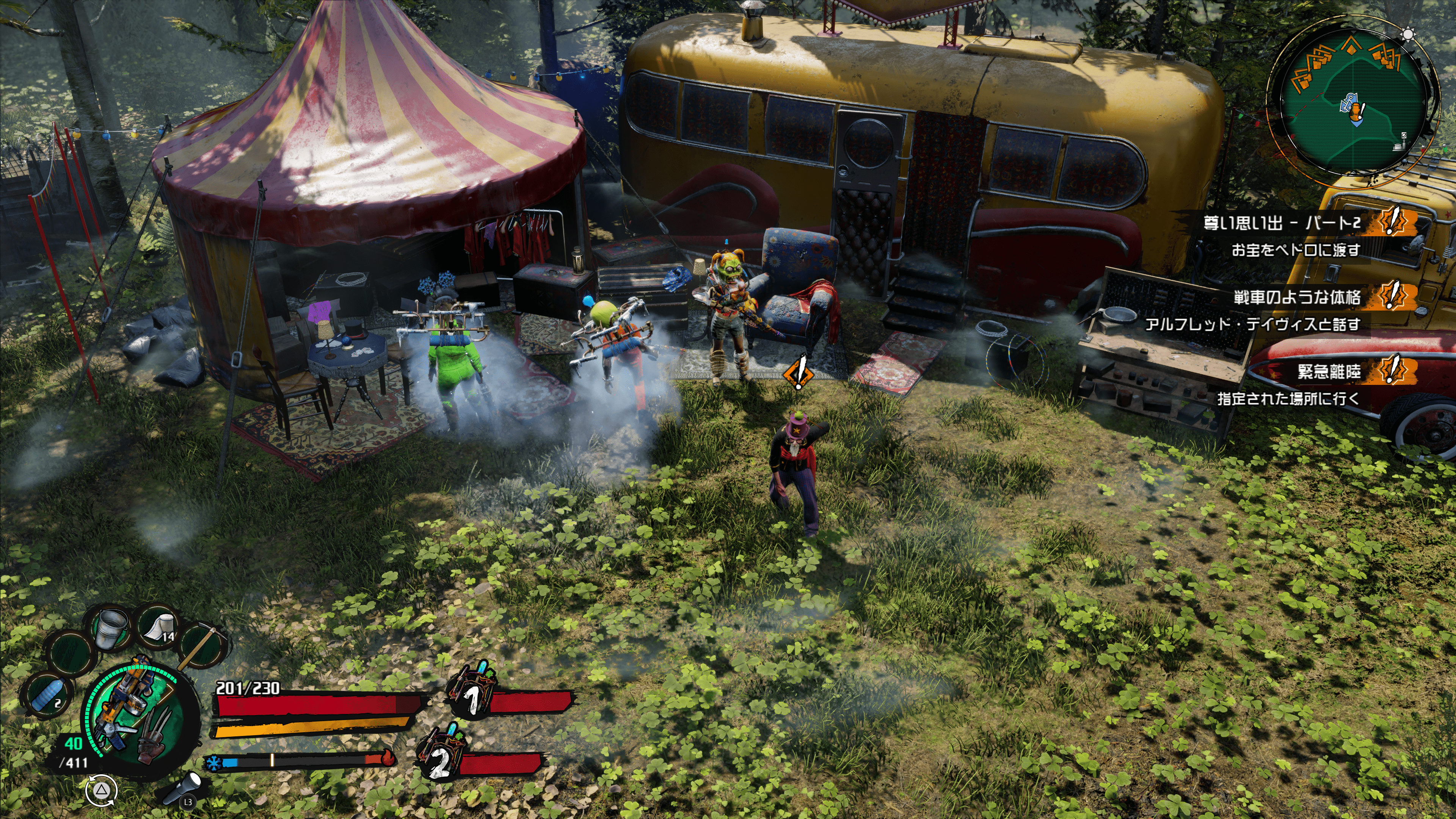Select the 緊急離陸 quest entry

(x=1328, y=371)
